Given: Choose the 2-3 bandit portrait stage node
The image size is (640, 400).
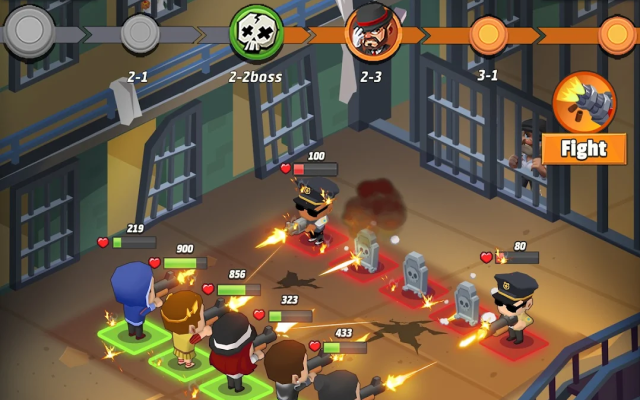Looking at the screenshot, I should click(372, 32).
